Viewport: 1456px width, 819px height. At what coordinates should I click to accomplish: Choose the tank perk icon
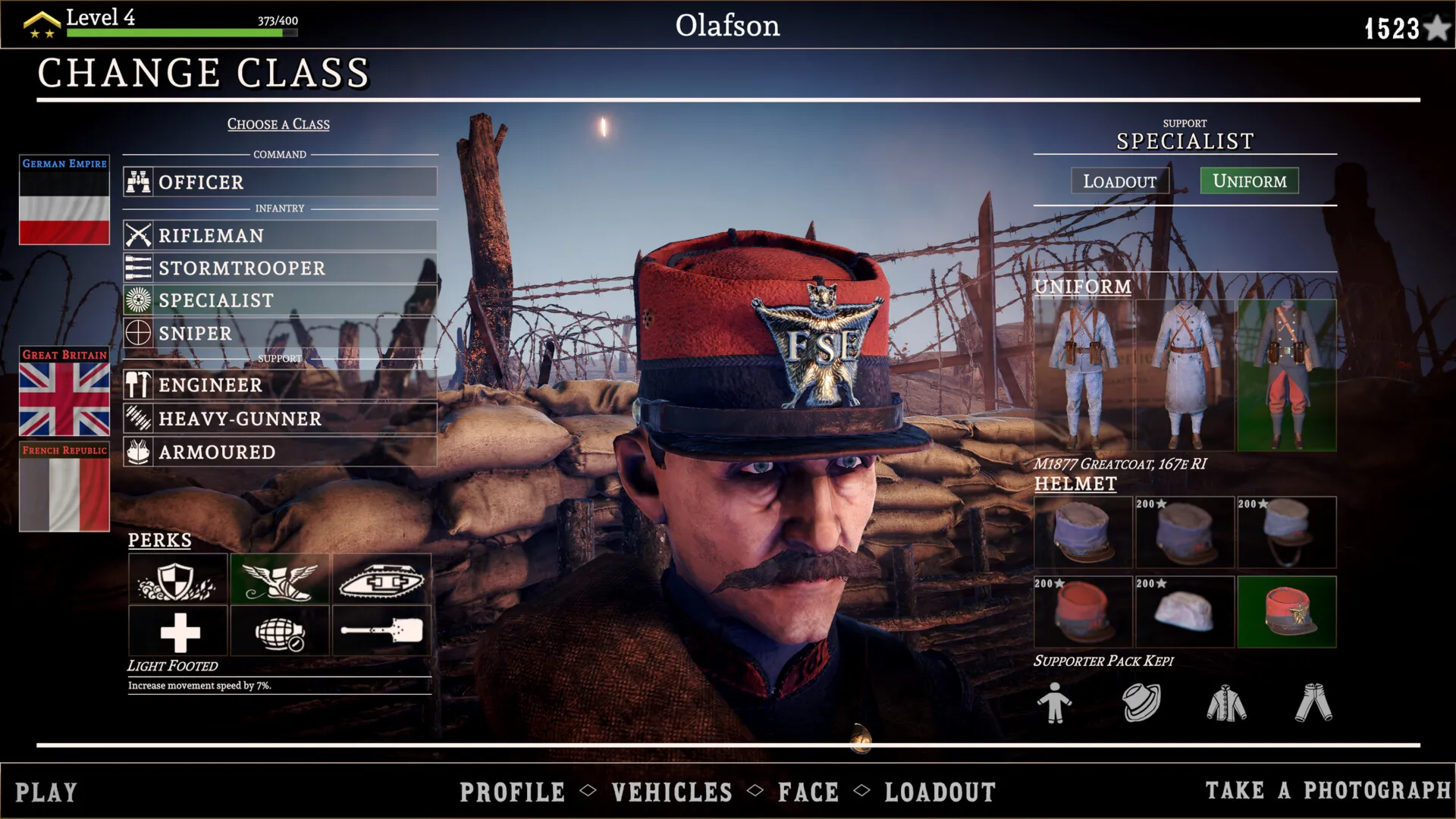click(x=381, y=579)
